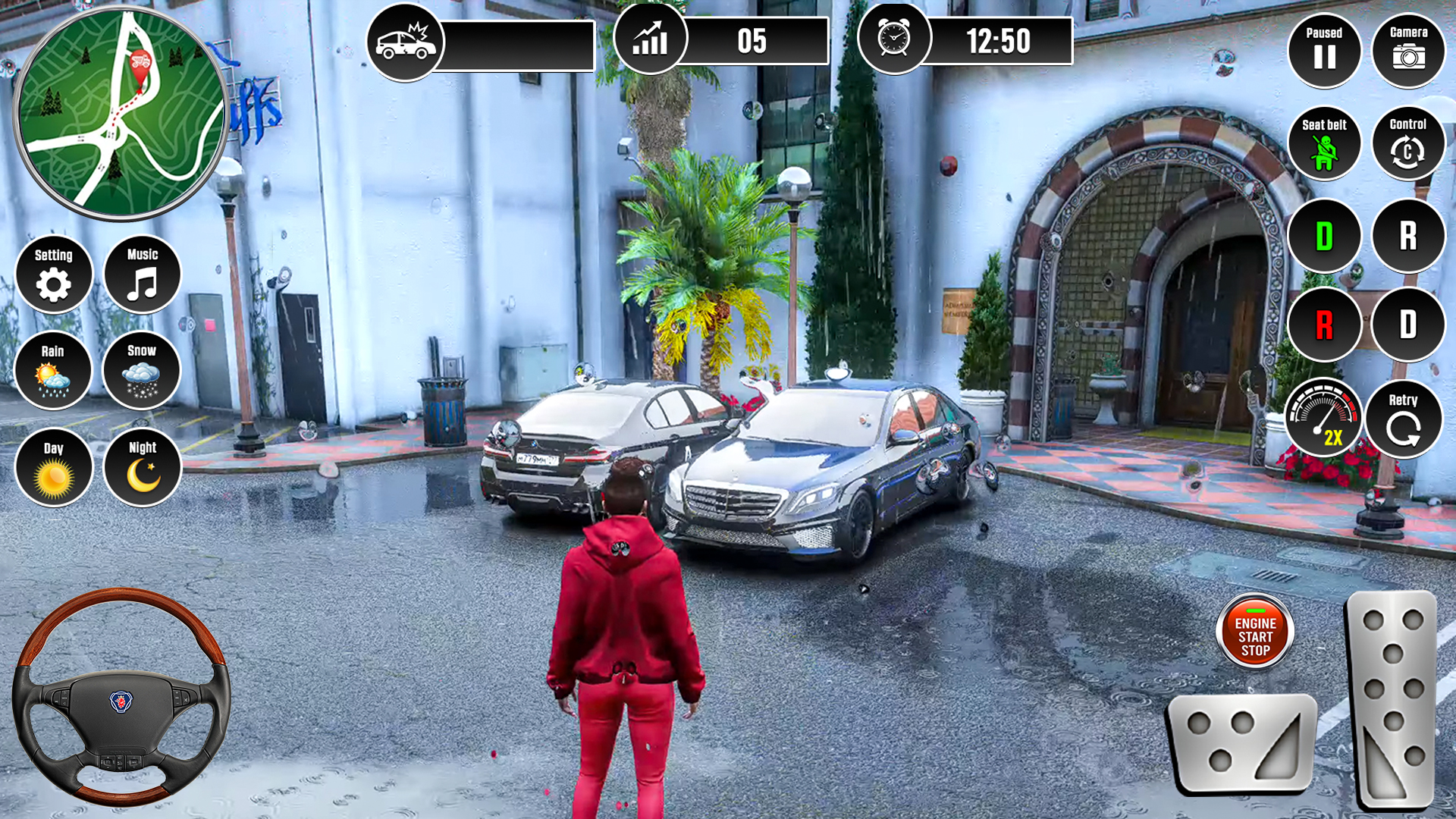The image size is (1456, 819).
Task: Resume the game from Paused
Action: point(1324,51)
